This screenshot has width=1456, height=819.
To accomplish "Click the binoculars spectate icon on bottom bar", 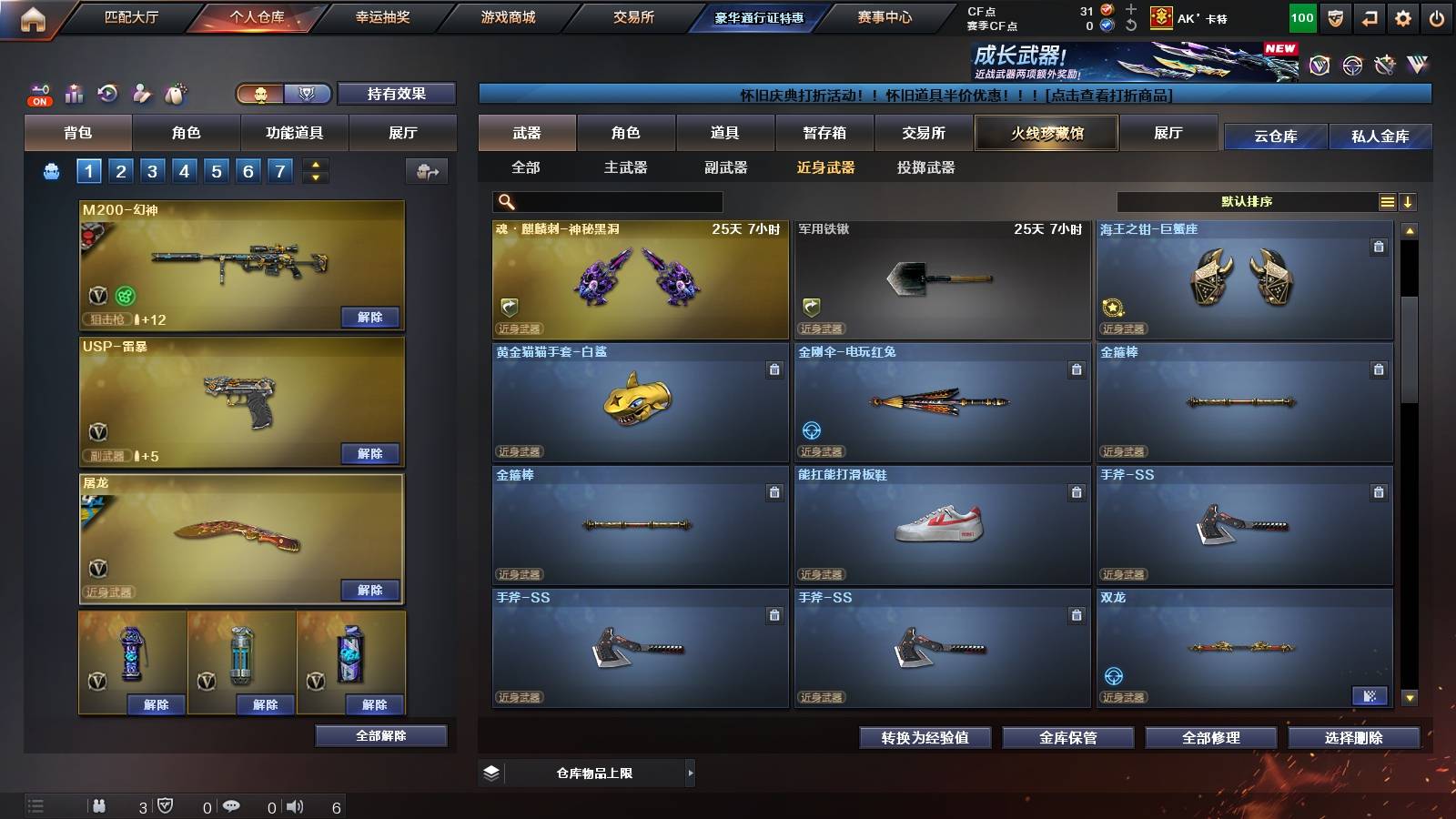I will 100,806.
